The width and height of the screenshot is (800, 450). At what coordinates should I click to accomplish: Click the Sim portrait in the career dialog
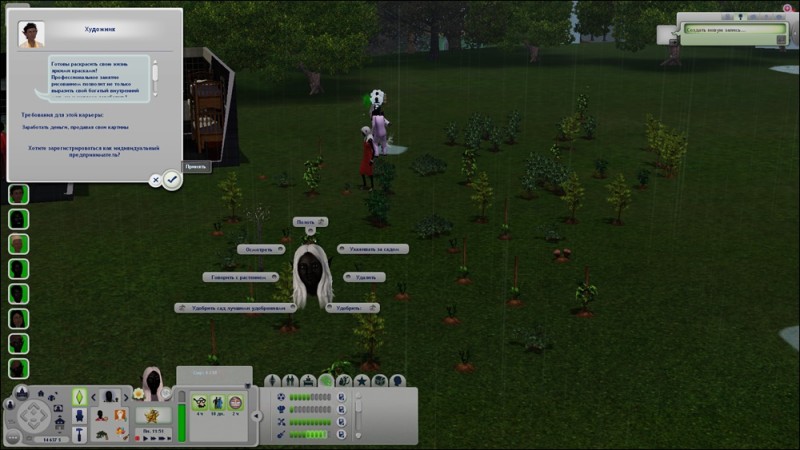click(x=28, y=35)
